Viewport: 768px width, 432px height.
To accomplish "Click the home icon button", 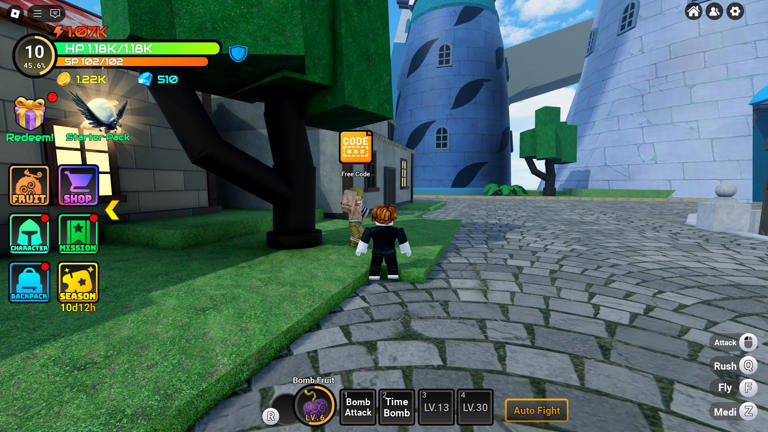I will [x=693, y=11].
